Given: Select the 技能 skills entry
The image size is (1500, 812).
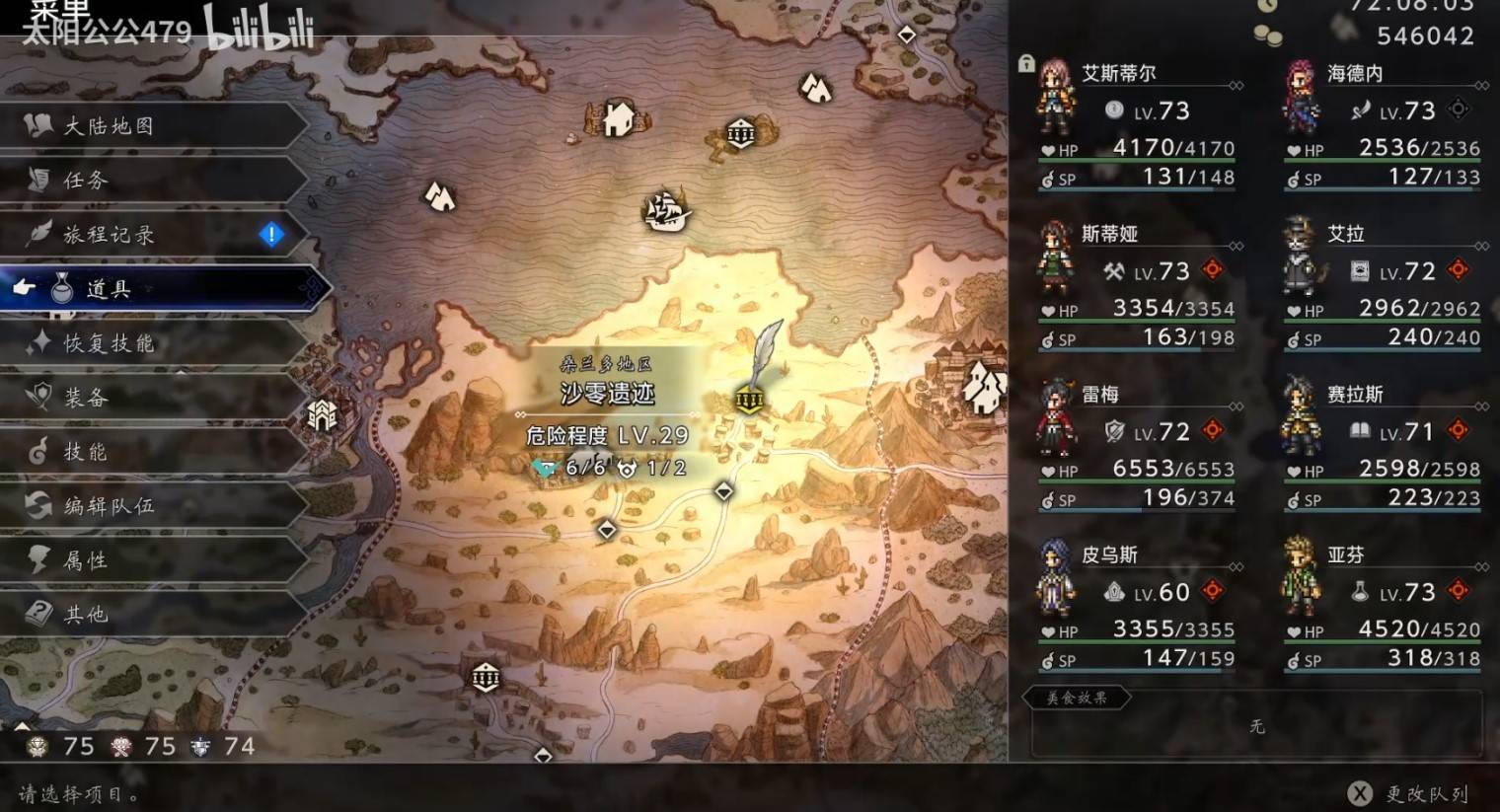Looking at the screenshot, I should 86,452.
